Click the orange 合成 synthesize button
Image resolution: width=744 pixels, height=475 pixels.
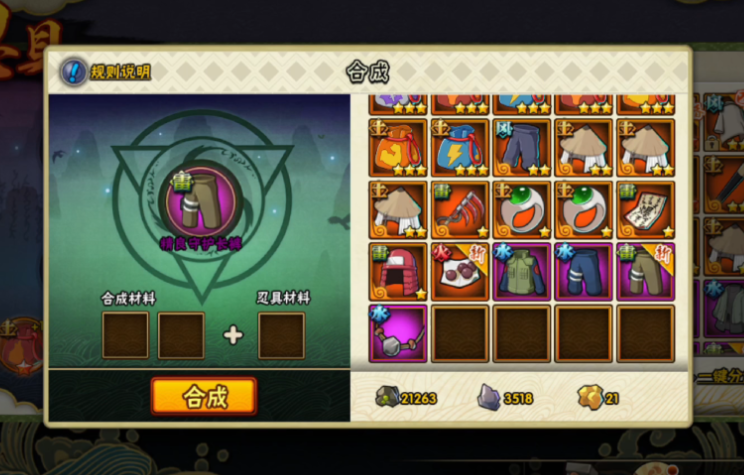pos(204,396)
